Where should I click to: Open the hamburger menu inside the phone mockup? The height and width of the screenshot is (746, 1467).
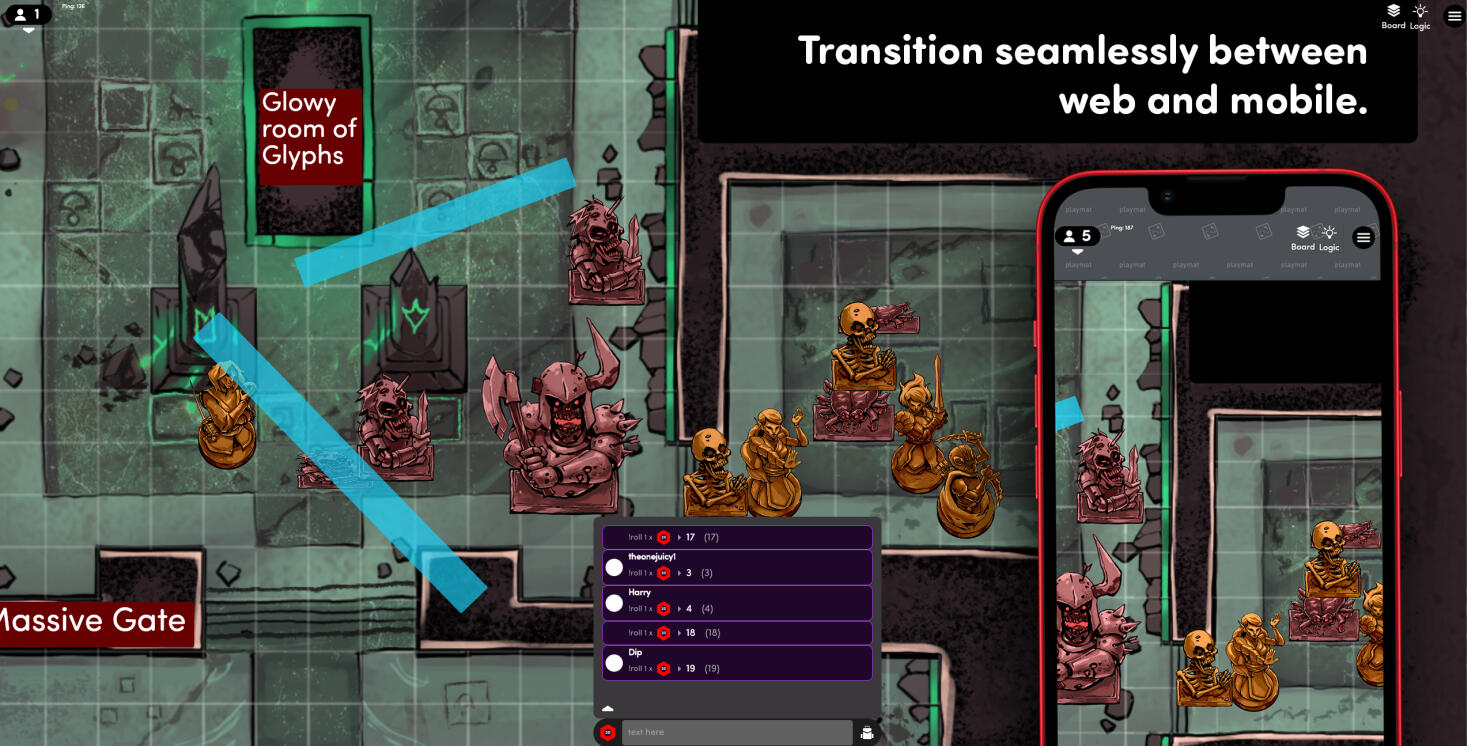click(1363, 238)
